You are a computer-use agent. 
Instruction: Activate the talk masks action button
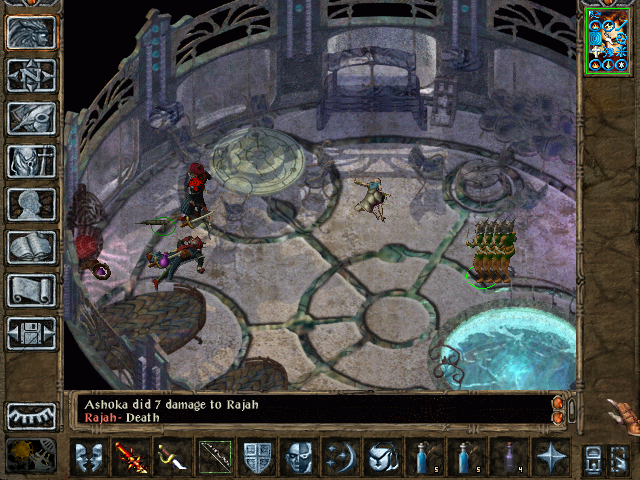click(x=88, y=457)
